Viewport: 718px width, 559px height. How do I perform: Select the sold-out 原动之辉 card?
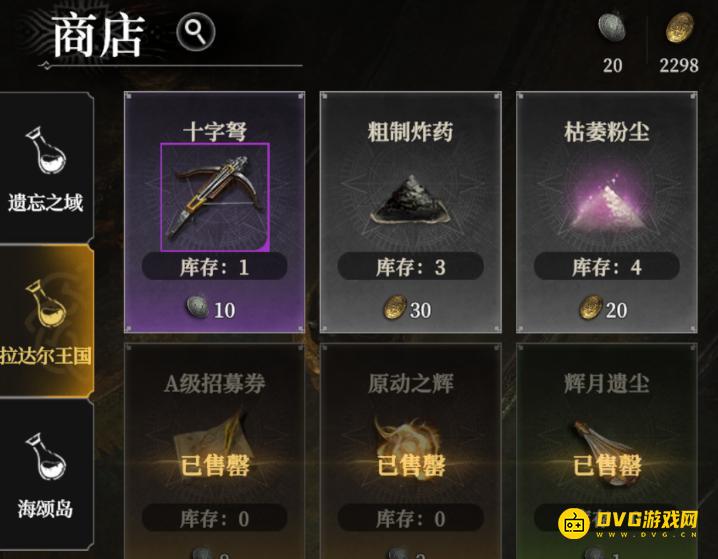(410, 440)
